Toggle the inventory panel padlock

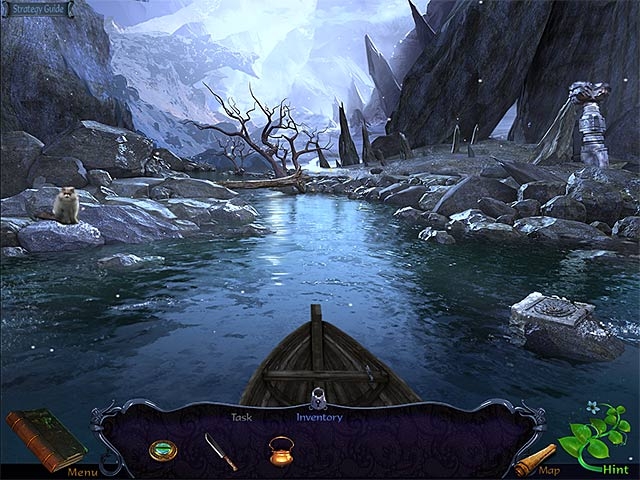(x=319, y=396)
